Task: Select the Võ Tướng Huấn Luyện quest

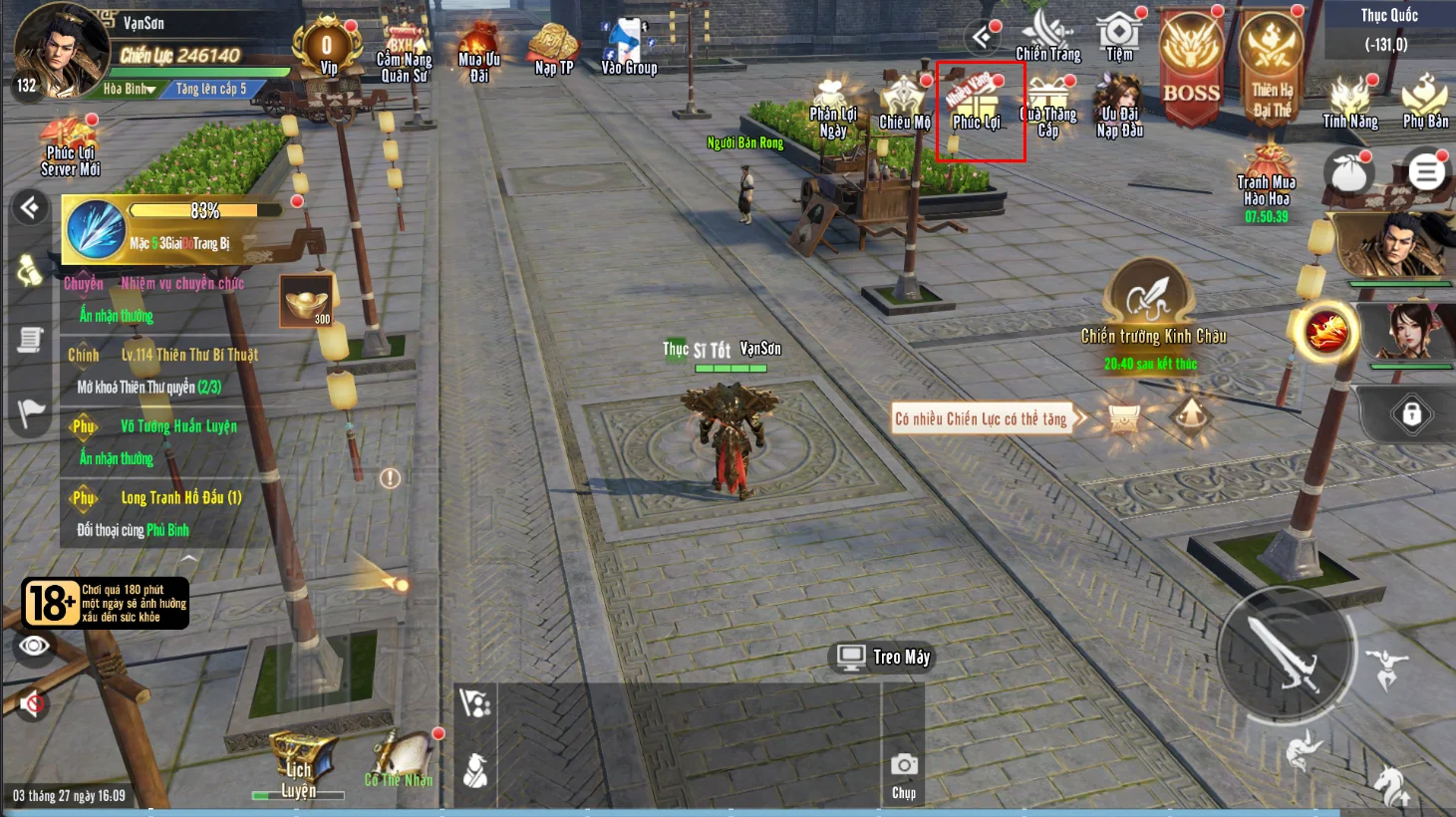Action: (178, 426)
